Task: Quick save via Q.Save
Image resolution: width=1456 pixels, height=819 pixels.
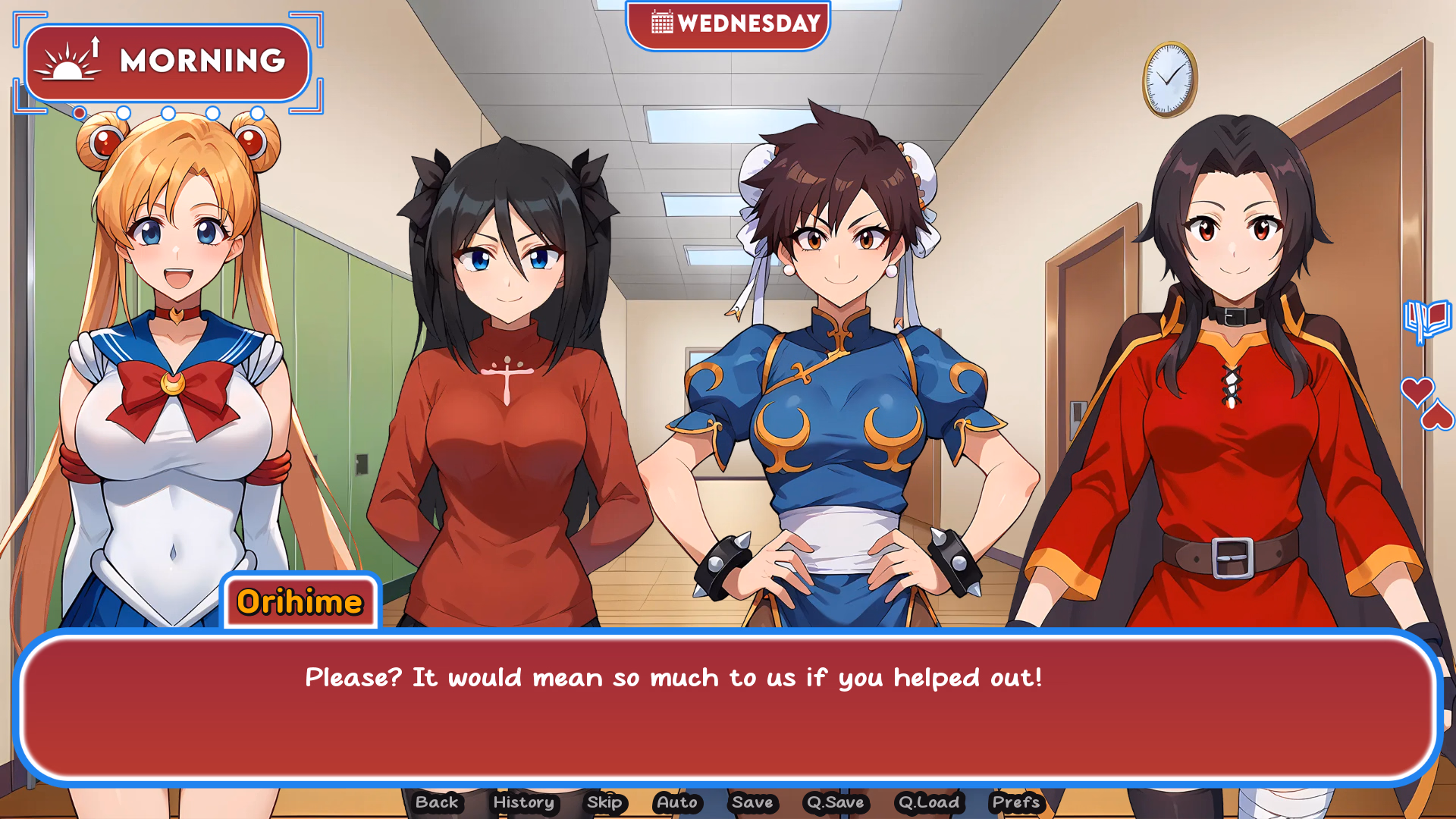Action: pos(836,802)
